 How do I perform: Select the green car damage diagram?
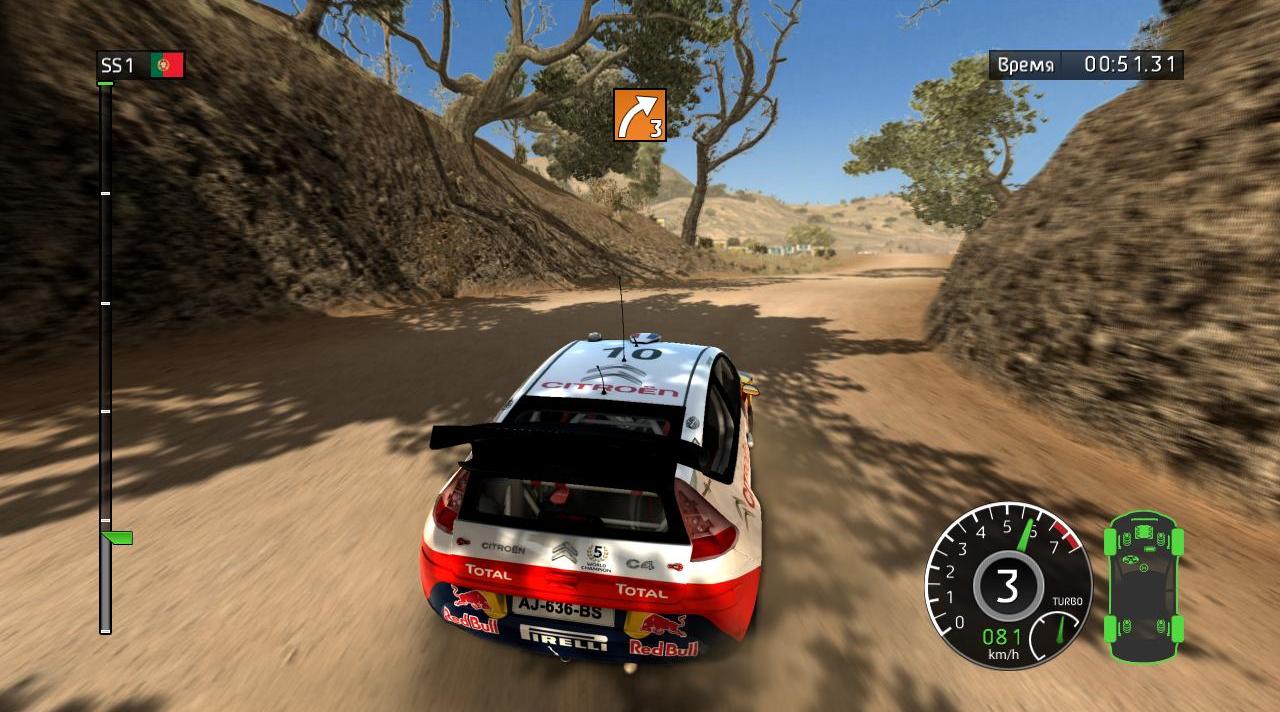coord(1143,586)
